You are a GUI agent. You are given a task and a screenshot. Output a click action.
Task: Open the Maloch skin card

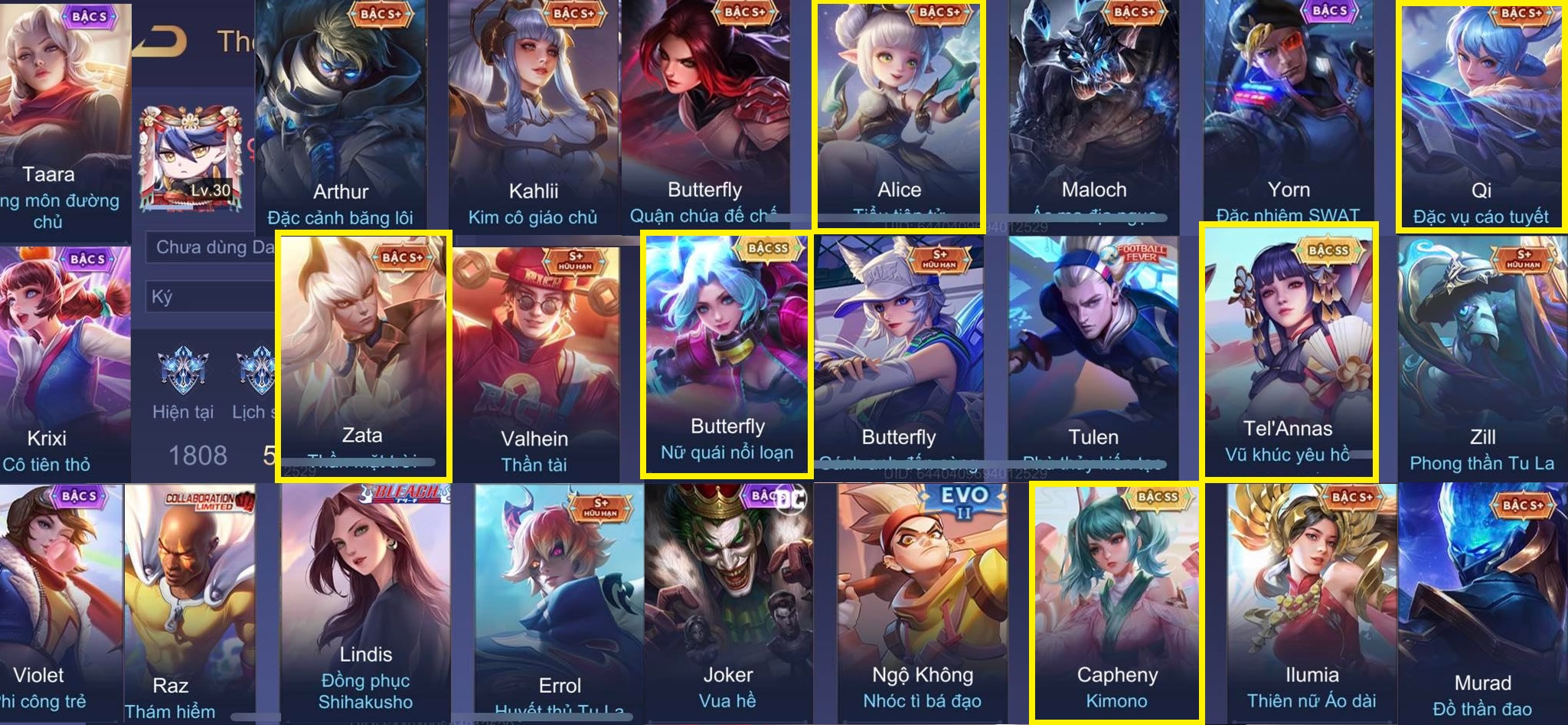tap(1093, 115)
